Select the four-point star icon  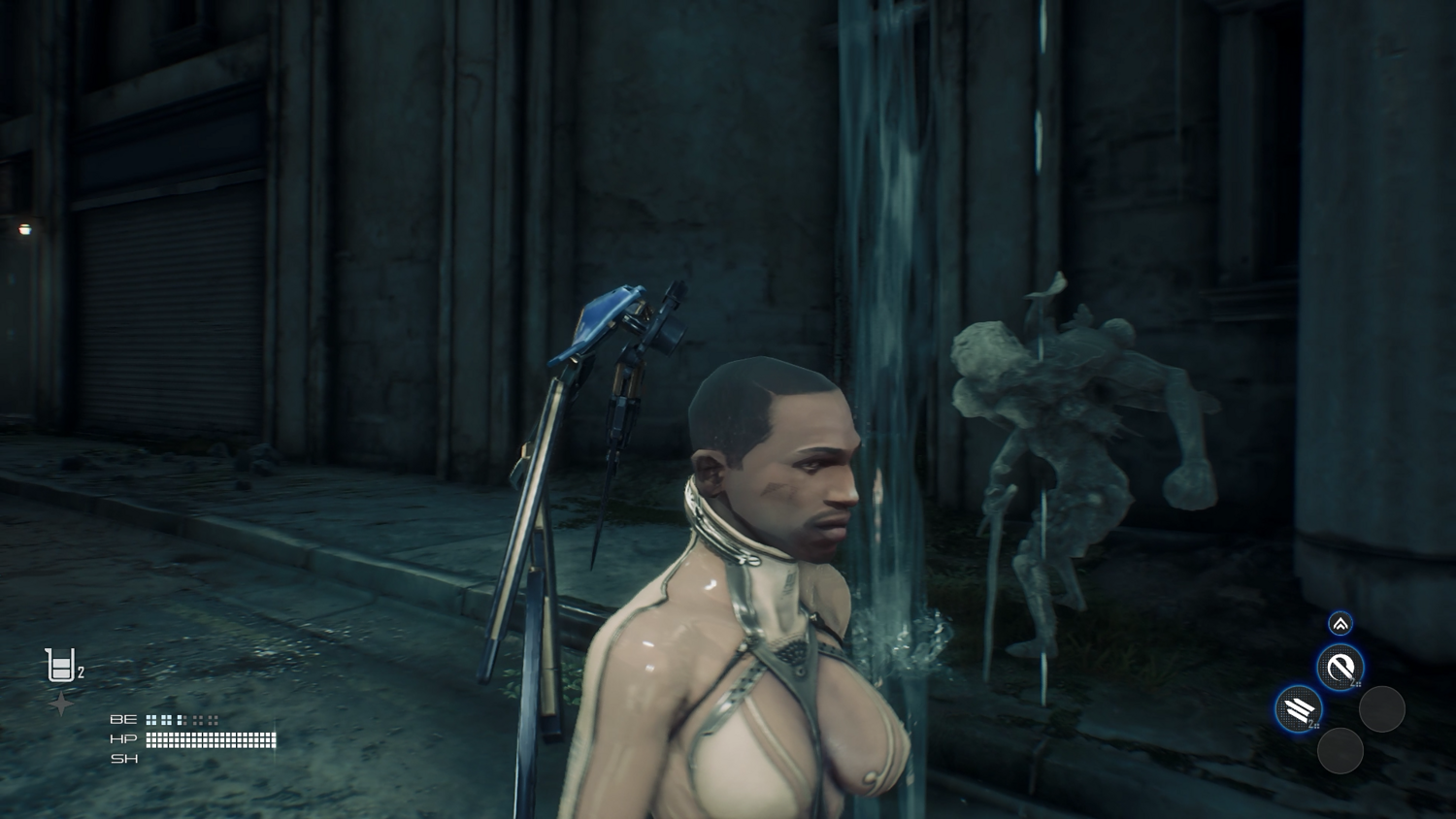tap(61, 704)
